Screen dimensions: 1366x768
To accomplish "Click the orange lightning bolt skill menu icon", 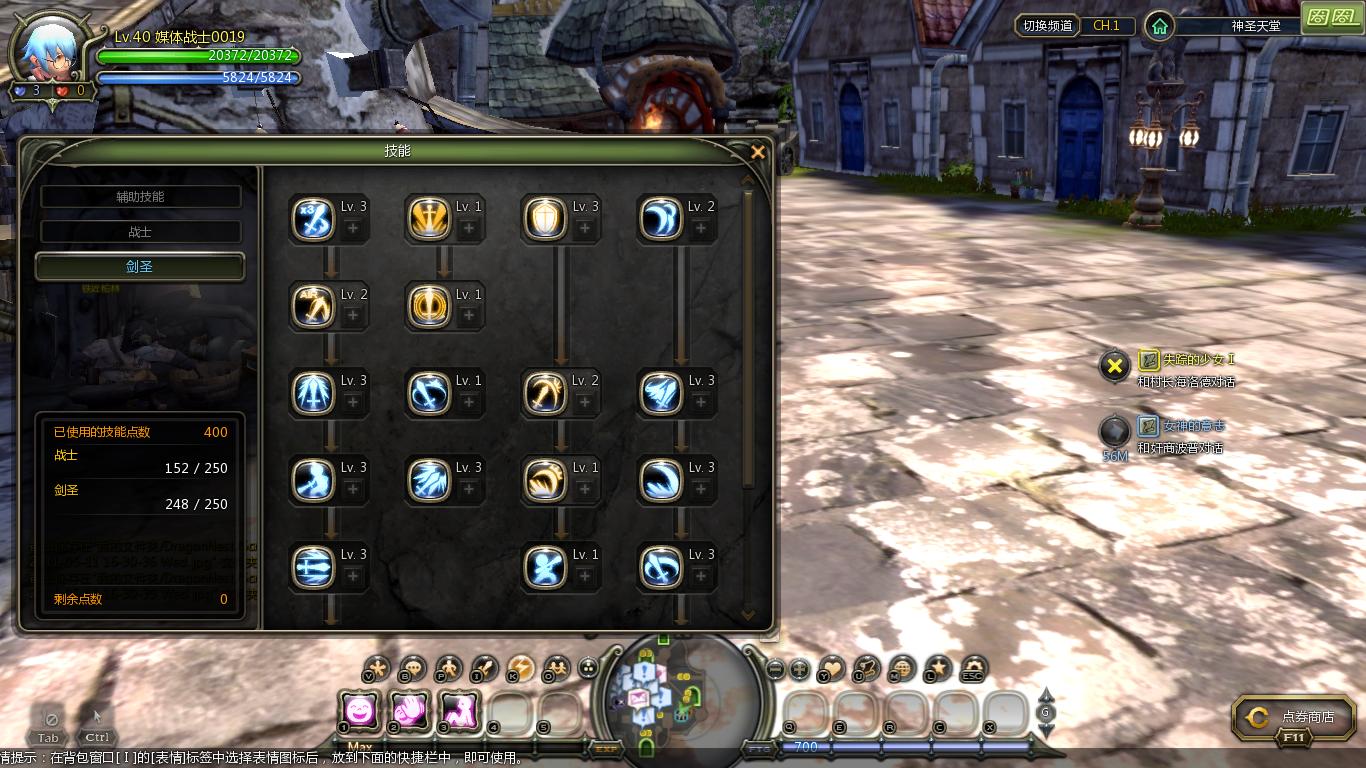I will tap(520, 668).
